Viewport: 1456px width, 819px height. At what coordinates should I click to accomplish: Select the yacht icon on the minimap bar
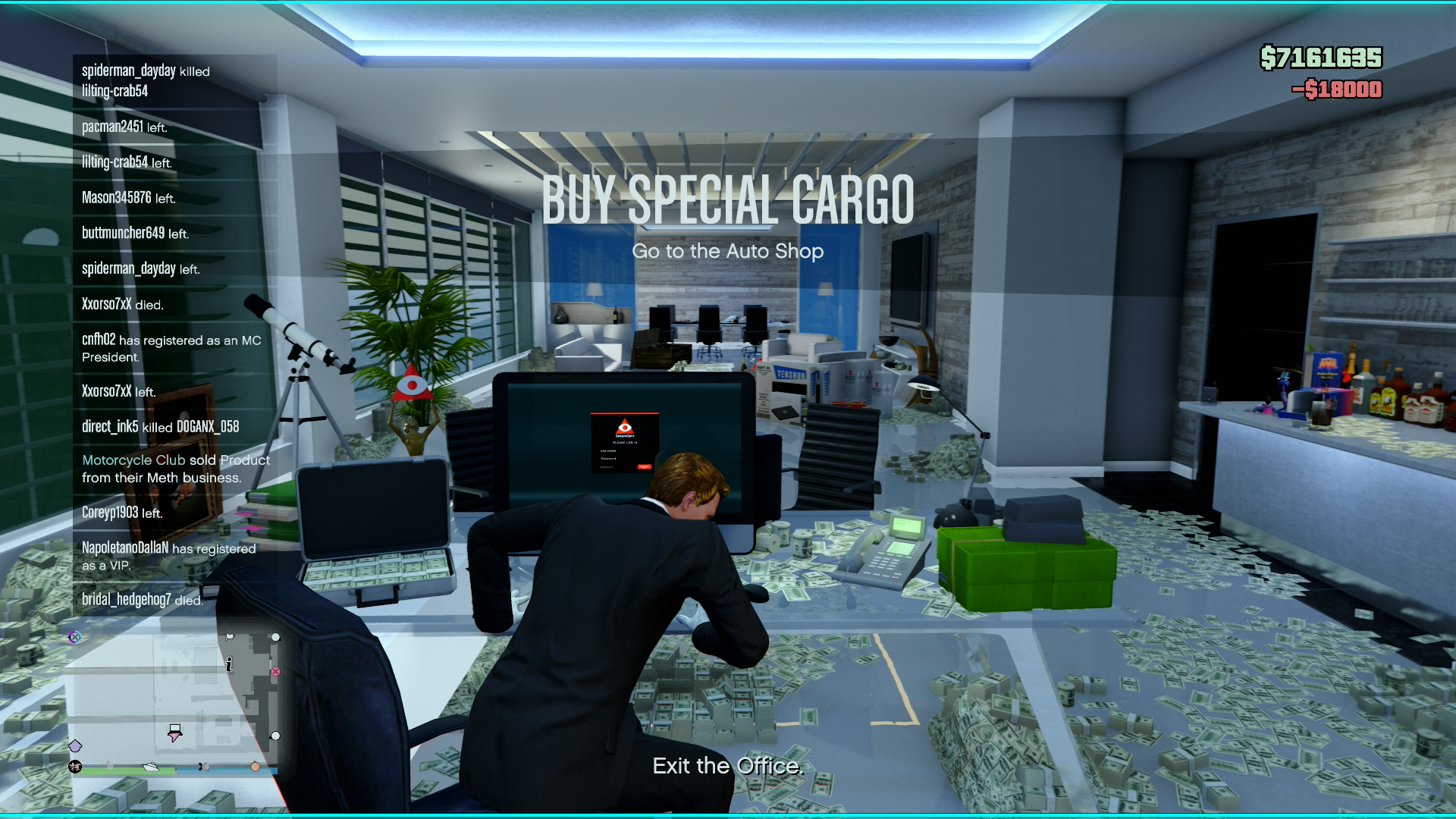pos(151,767)
